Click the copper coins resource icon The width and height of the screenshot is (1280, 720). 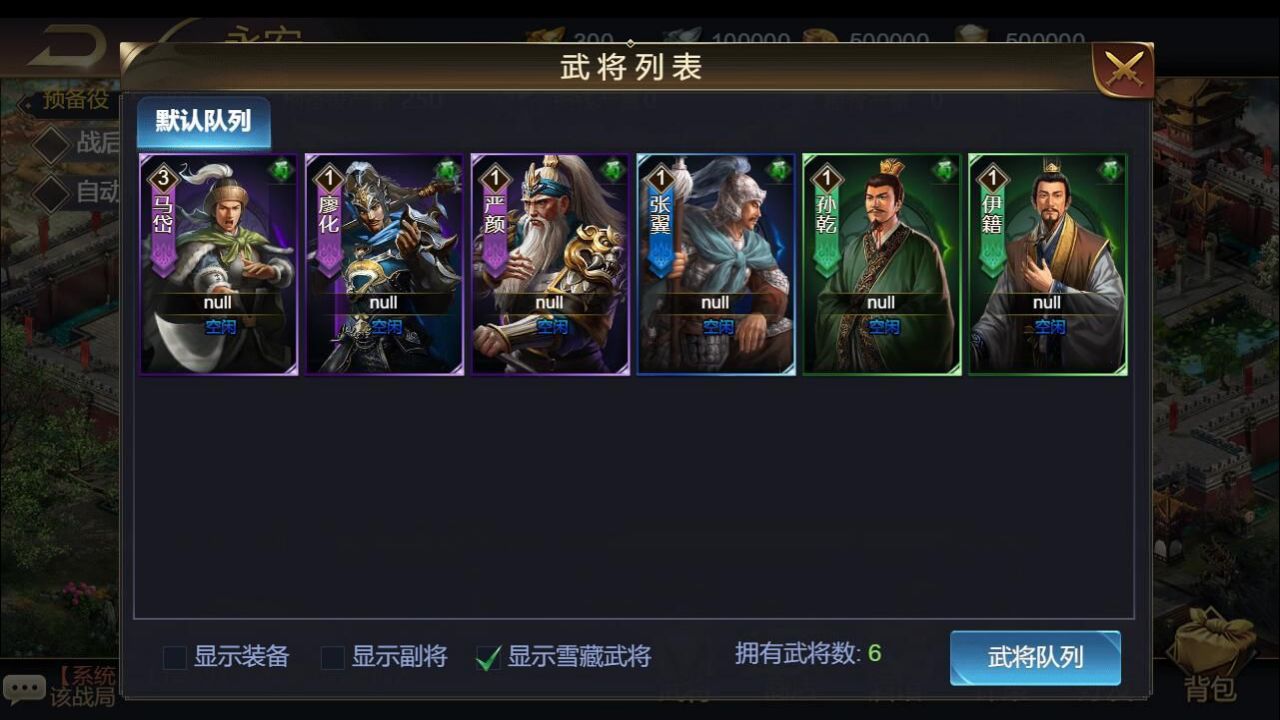click(x=818, y=33)
